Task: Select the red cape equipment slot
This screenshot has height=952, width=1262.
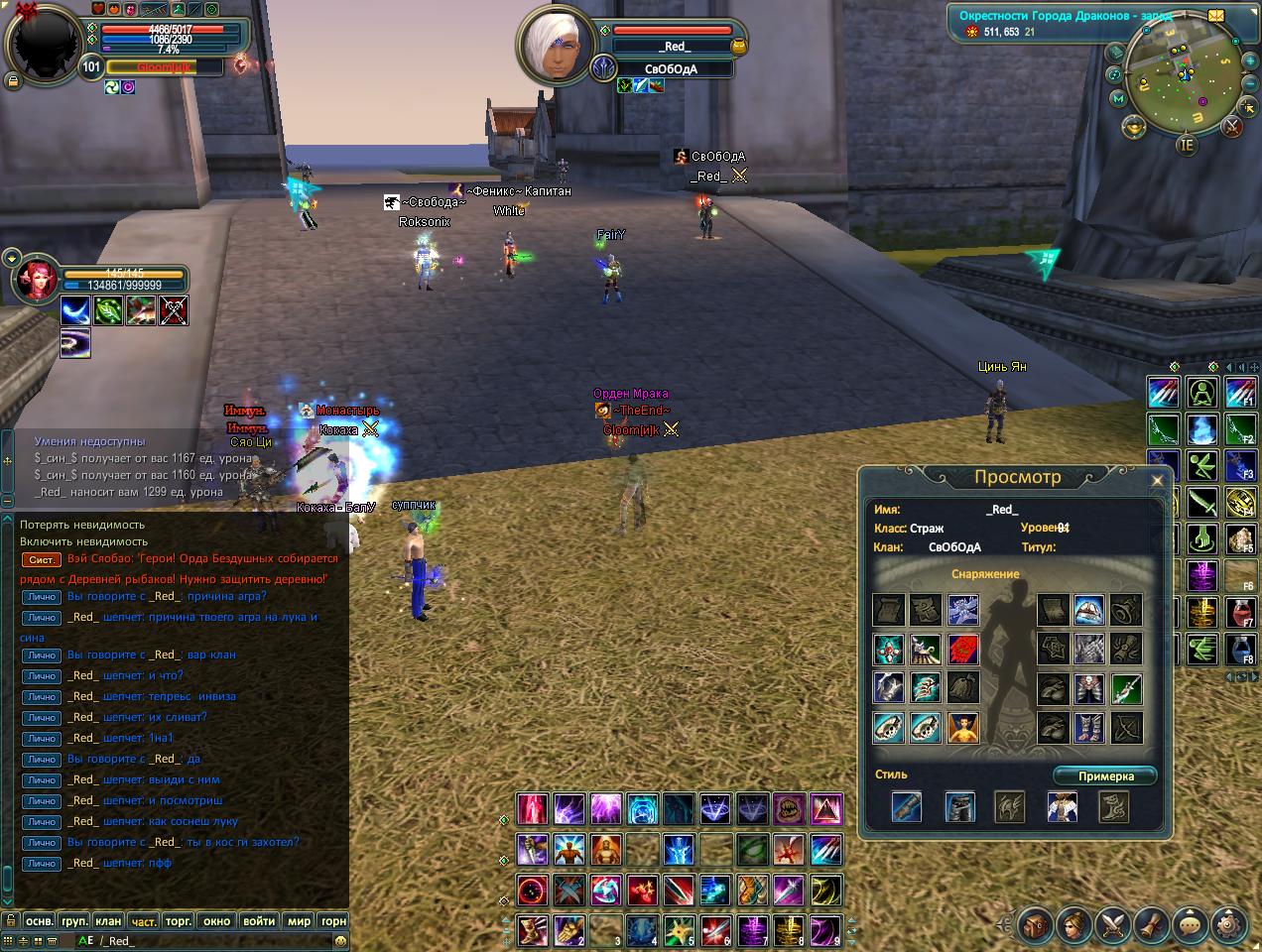Action: click(x=963, y=650)
